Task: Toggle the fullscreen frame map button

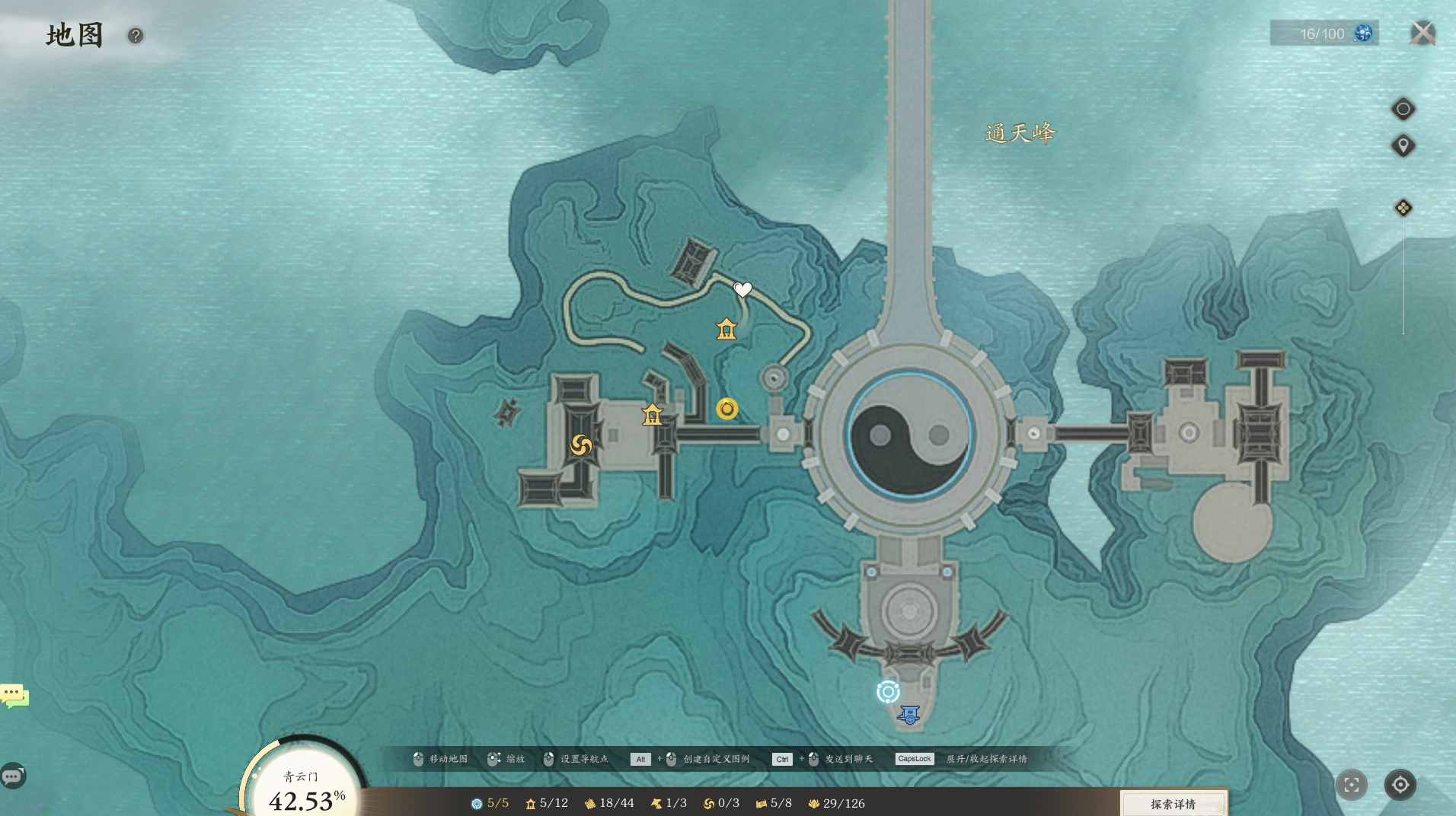Action: point(1352,785)
